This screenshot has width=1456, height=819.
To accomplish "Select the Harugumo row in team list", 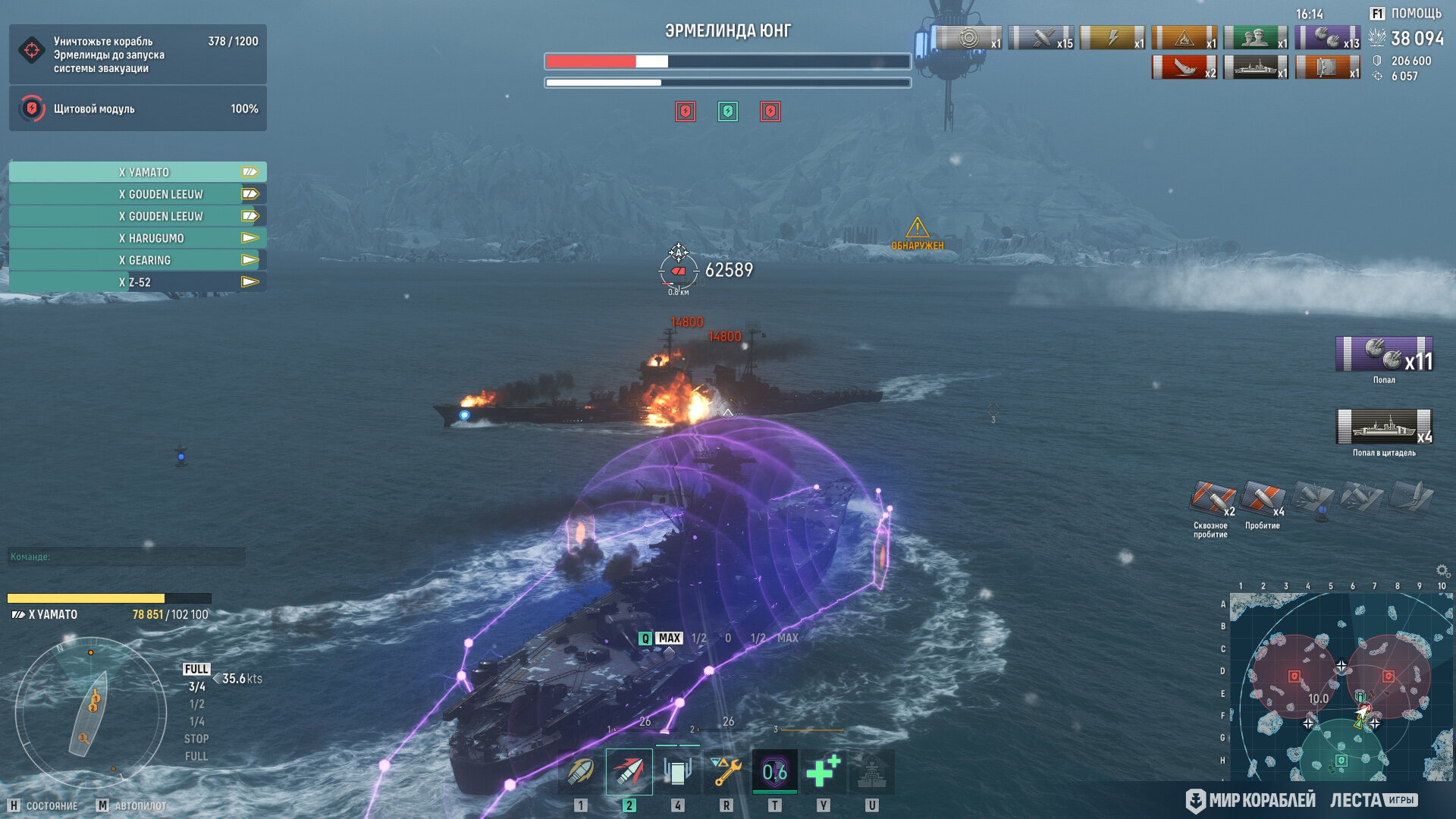I will (138, 238).
